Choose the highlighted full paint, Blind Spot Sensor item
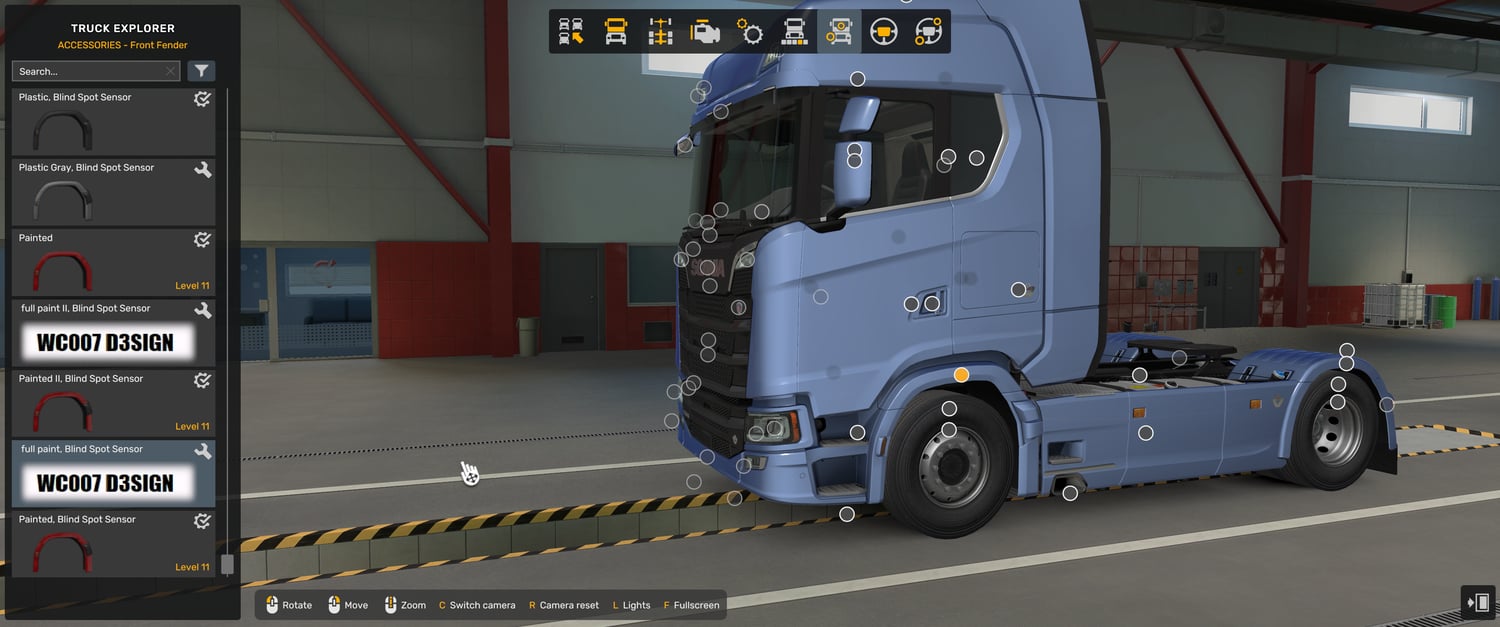 (x=113, y=474)
